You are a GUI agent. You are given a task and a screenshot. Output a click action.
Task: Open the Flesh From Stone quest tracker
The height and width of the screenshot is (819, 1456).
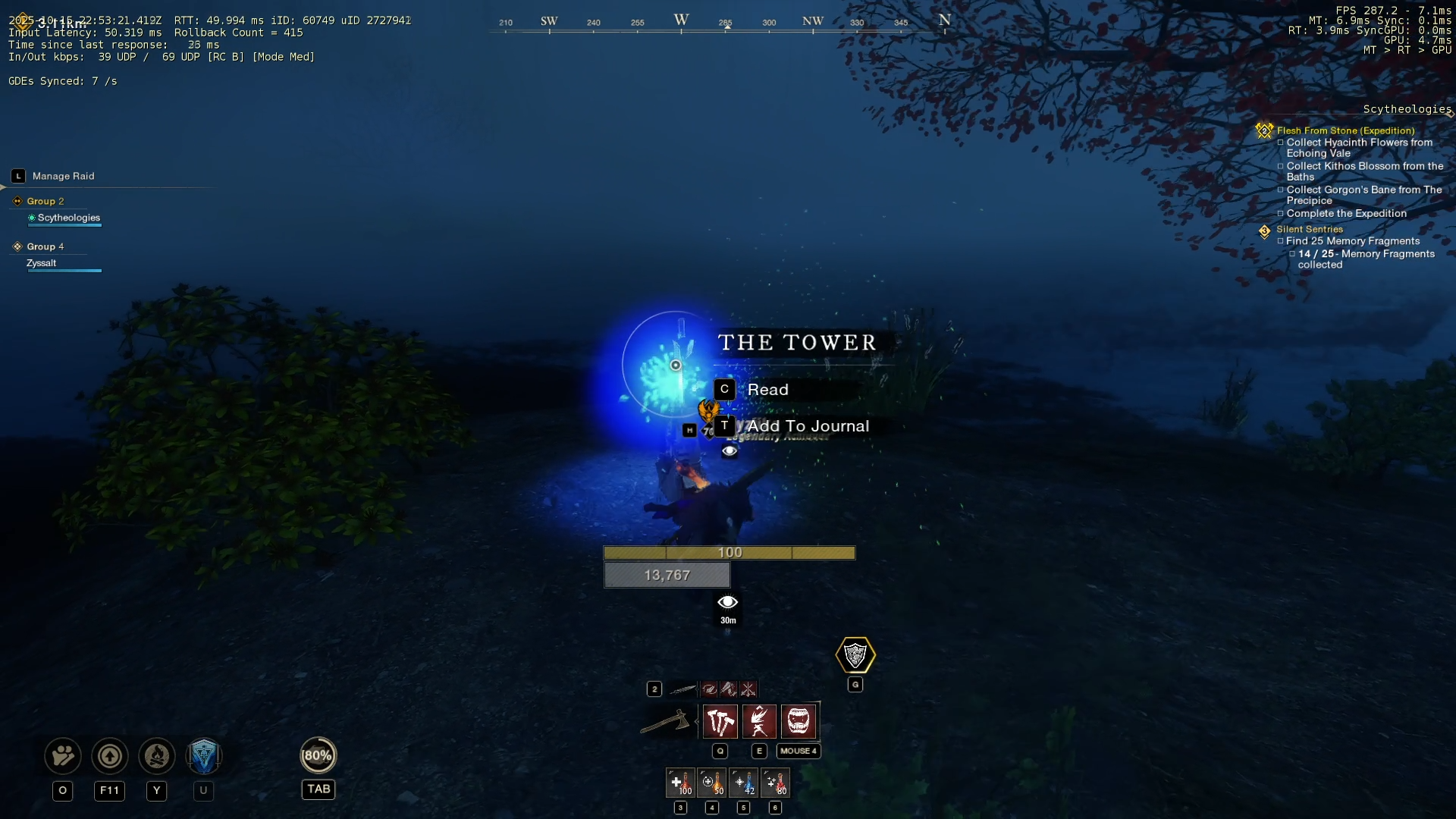coord(1345,130)
